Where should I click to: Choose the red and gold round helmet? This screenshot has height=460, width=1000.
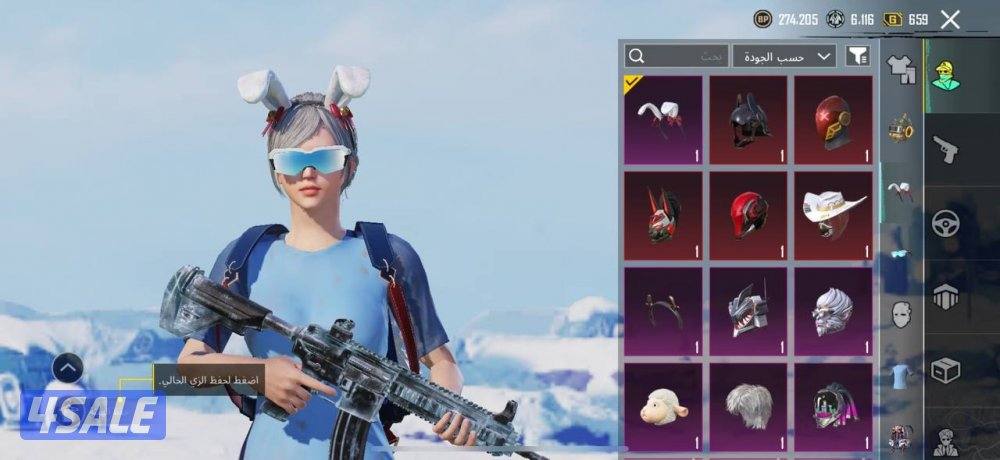click(833, 120)
